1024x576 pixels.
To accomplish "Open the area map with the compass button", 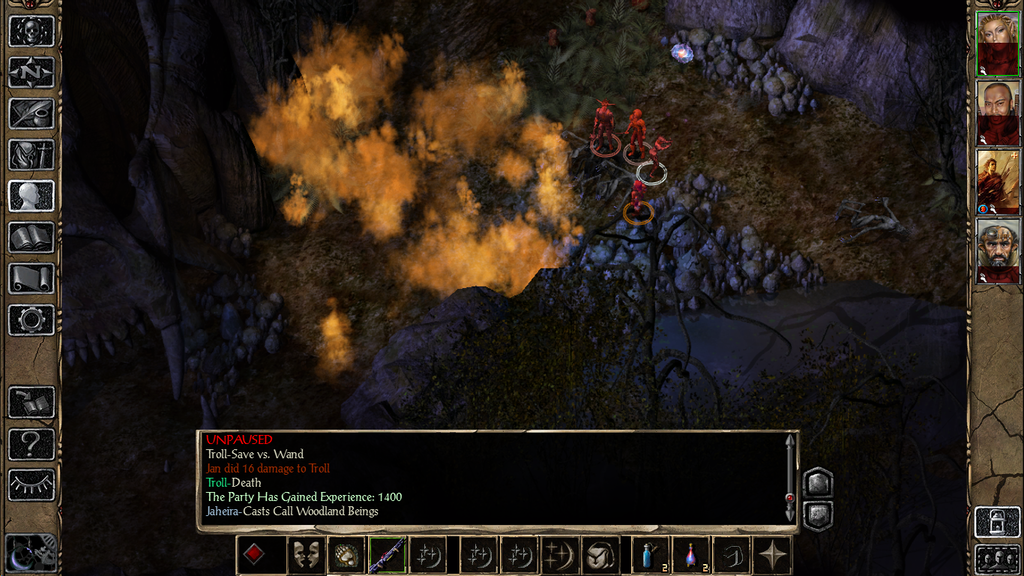I will 31,72.
